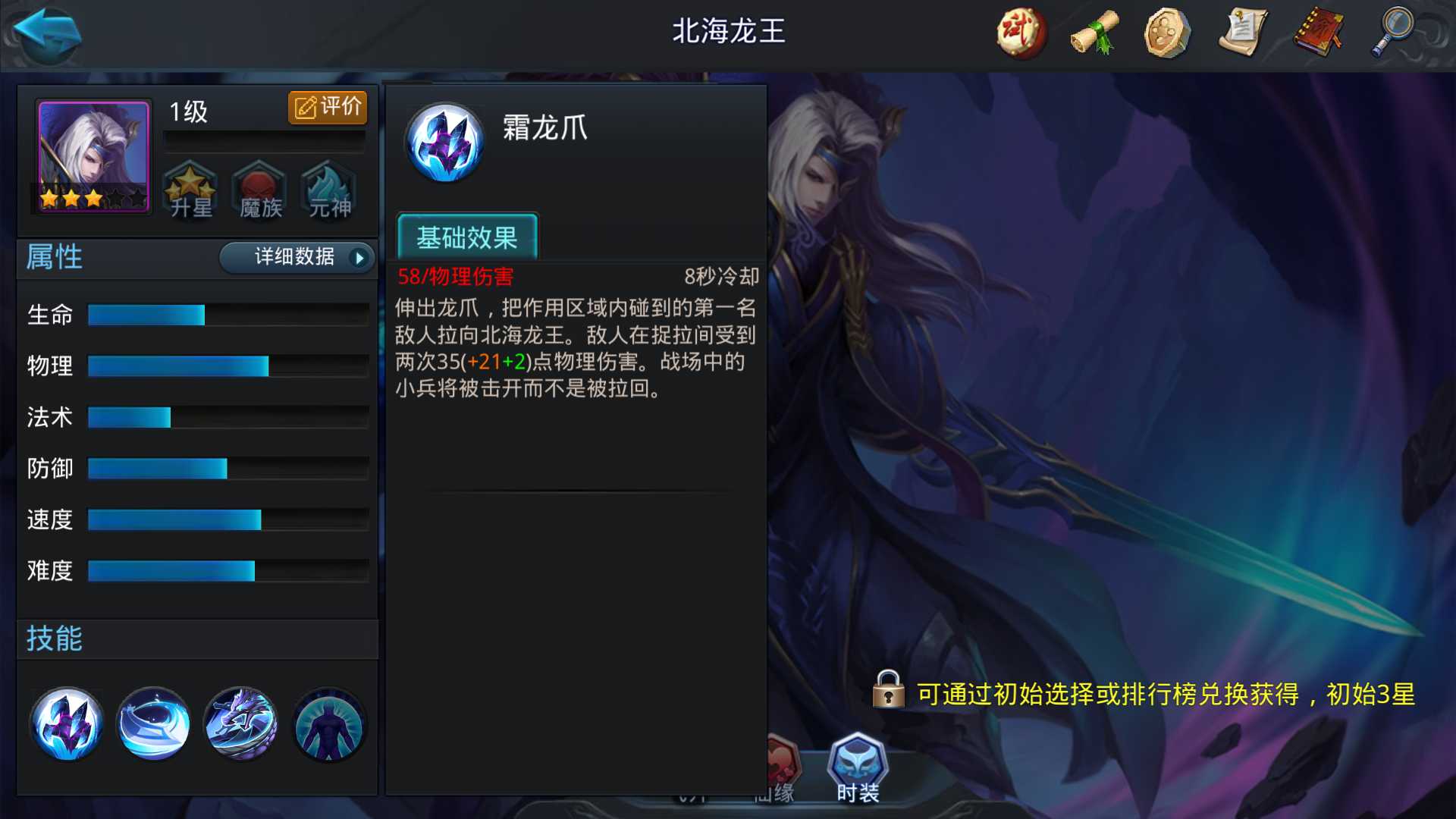Select the passive silhouette skill icon

(x=328, y=724)
